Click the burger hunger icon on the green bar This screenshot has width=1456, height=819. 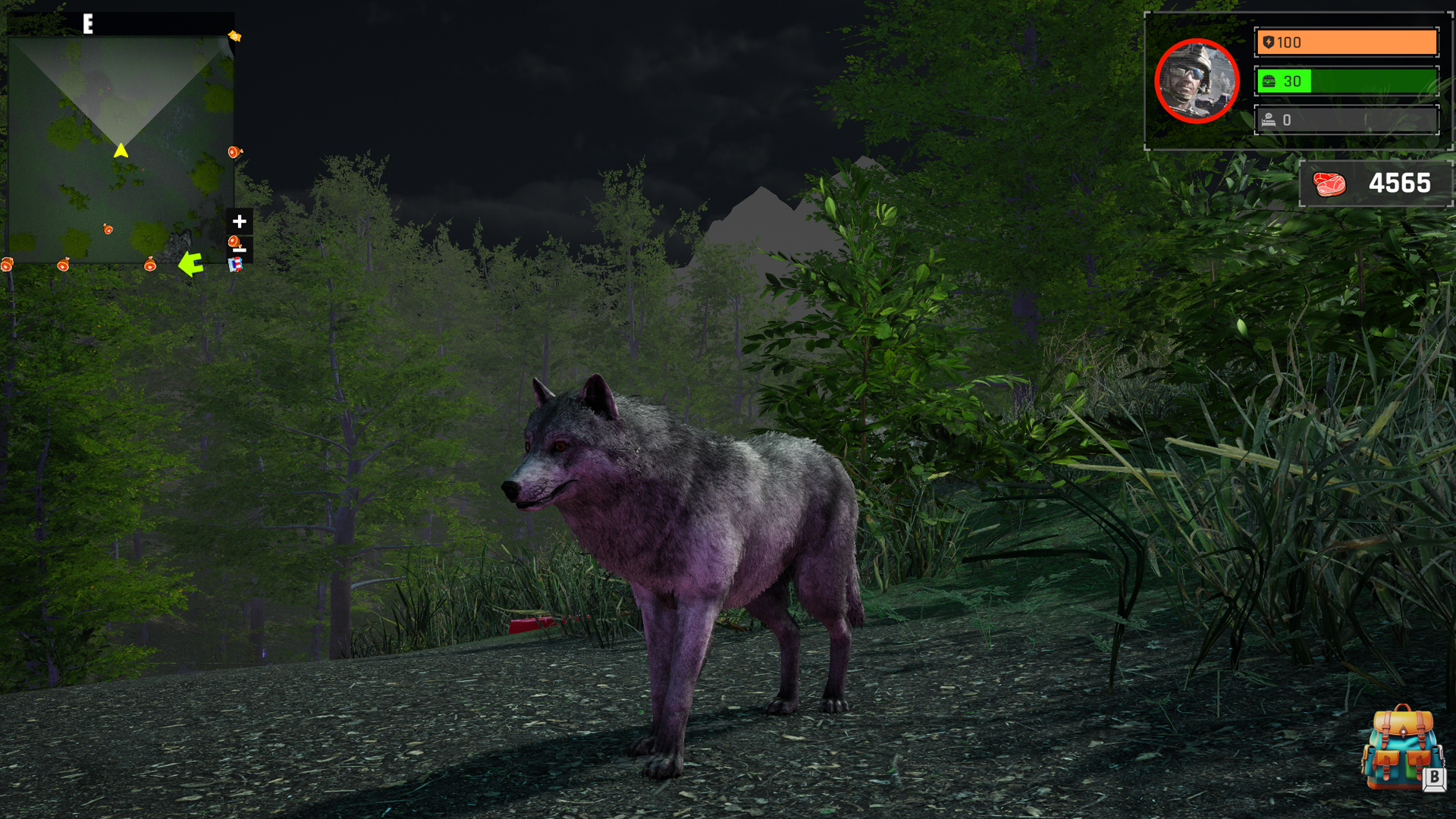pos(1268,81)
